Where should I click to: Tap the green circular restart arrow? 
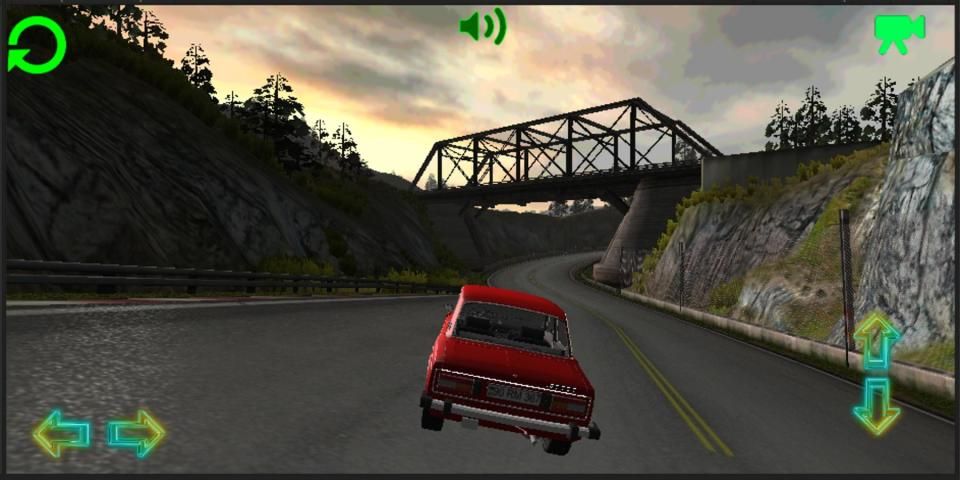tap(37, 45)
